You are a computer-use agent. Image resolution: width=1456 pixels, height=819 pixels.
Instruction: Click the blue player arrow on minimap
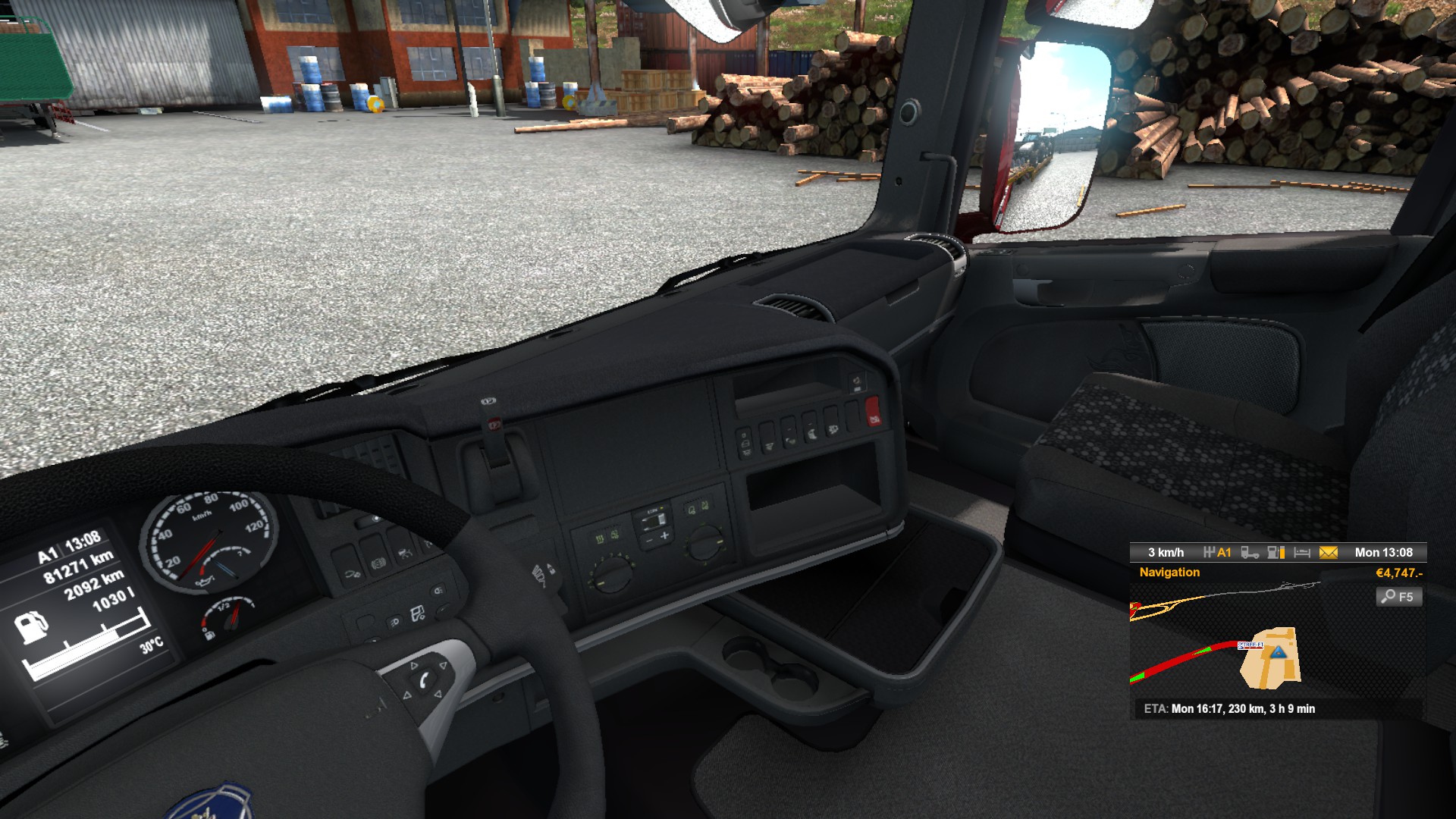point(1279,652)
